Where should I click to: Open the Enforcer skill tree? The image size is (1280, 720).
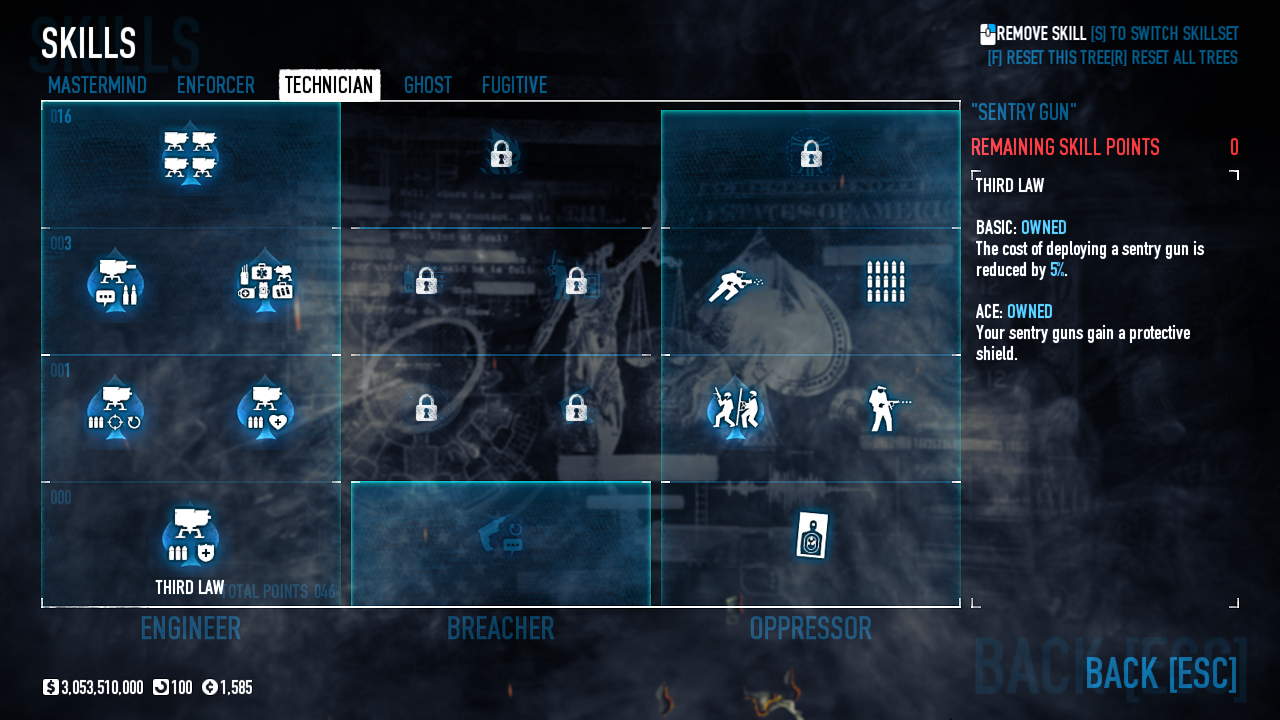(215, 85)
